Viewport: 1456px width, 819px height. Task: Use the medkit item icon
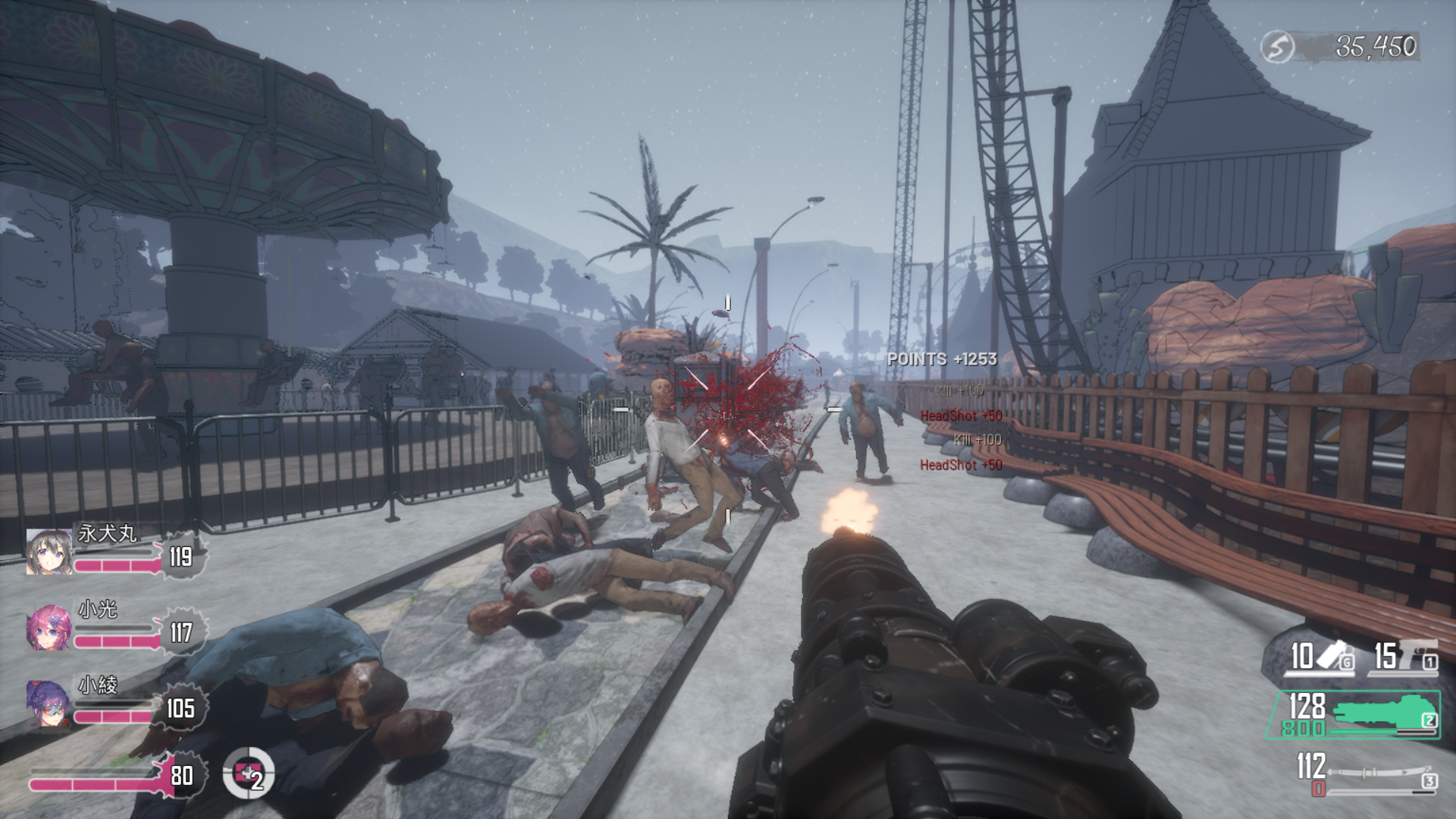(249, 773)
